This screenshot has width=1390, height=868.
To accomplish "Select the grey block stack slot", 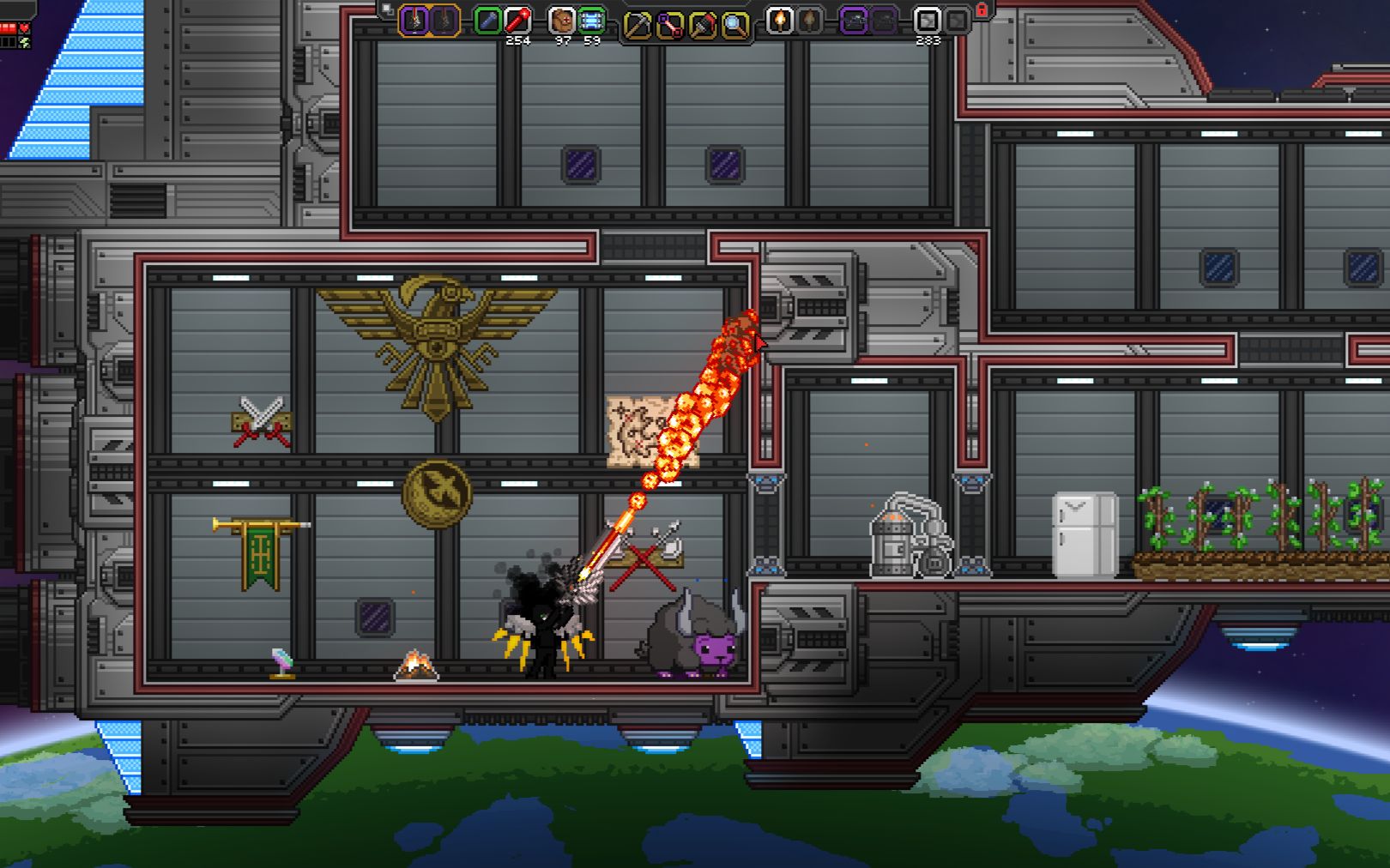I will point(927,21).
